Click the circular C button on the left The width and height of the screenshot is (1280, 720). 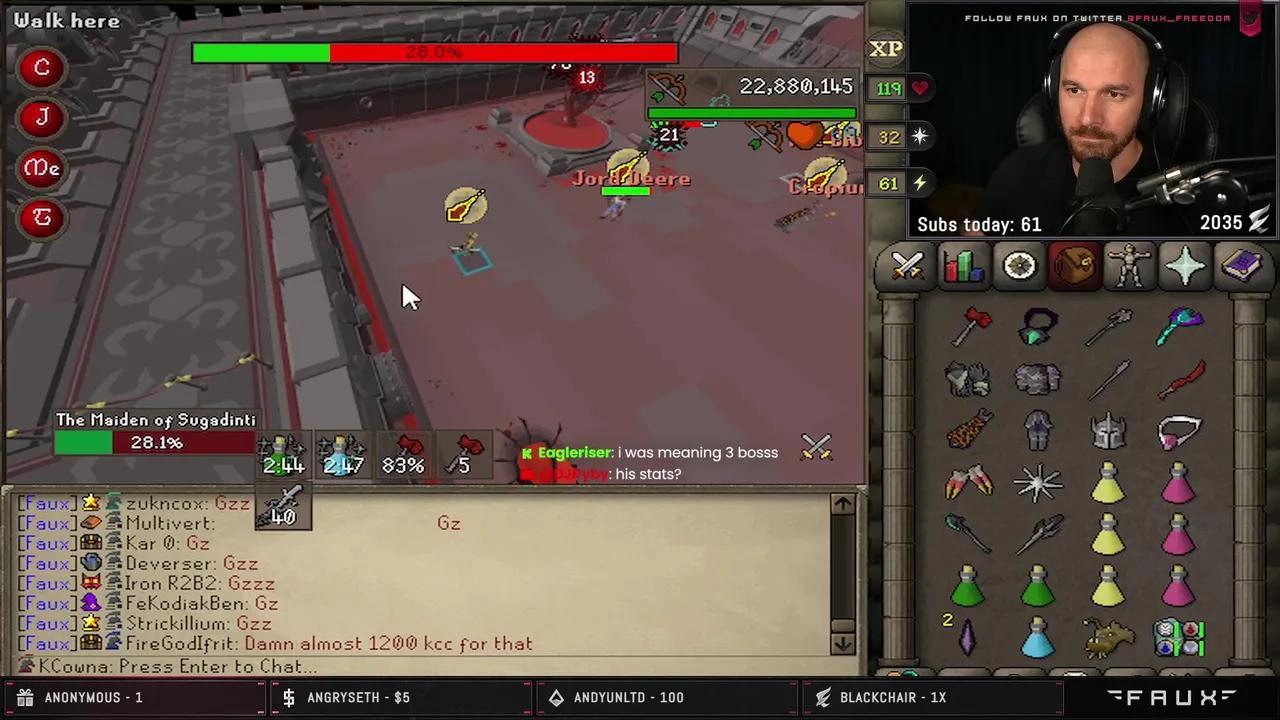coord(42,66)
